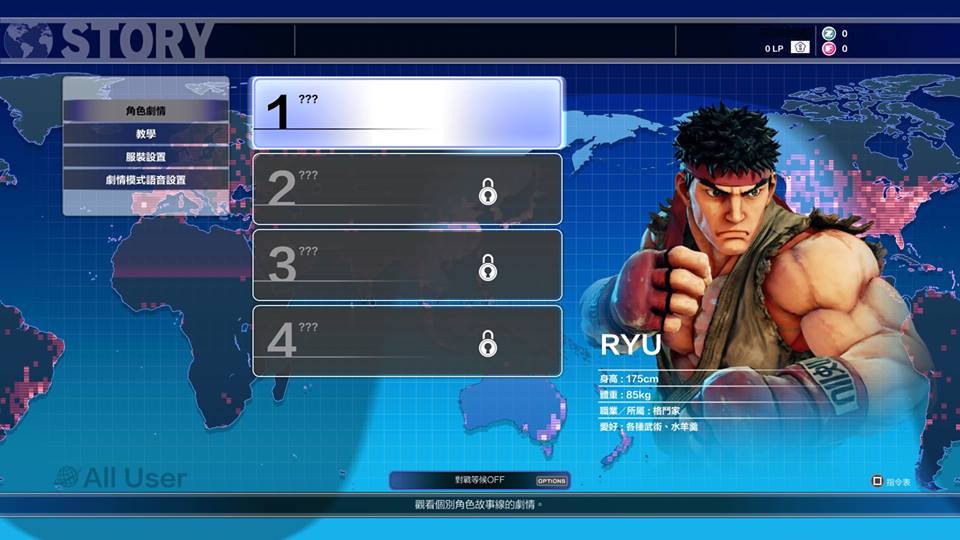This screenshot has width=960, height=540.
Task: Select locked story chapter 4
Action: click(407, 341)
